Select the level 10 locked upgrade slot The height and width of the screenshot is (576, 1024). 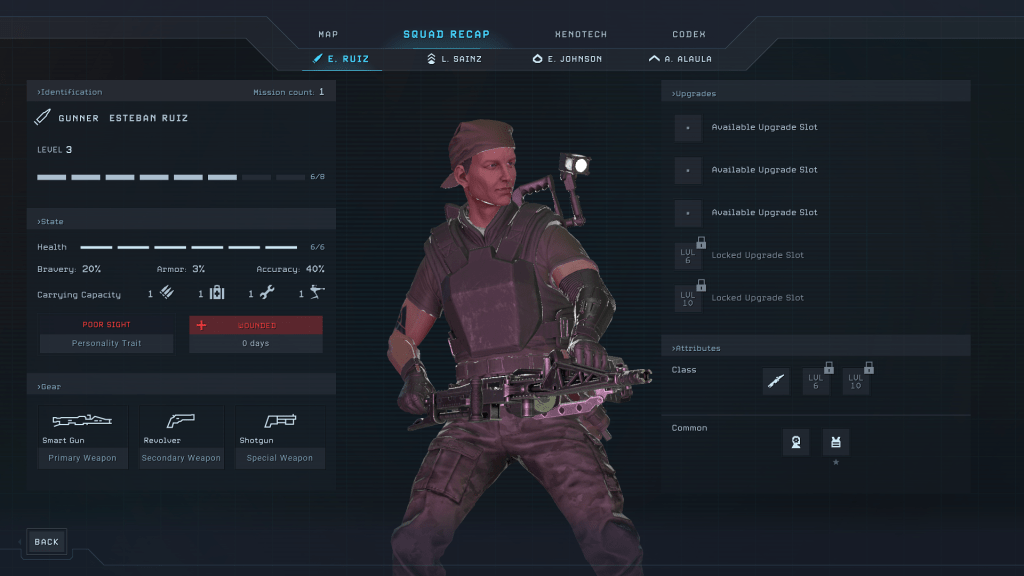click(x=688, y=298)
